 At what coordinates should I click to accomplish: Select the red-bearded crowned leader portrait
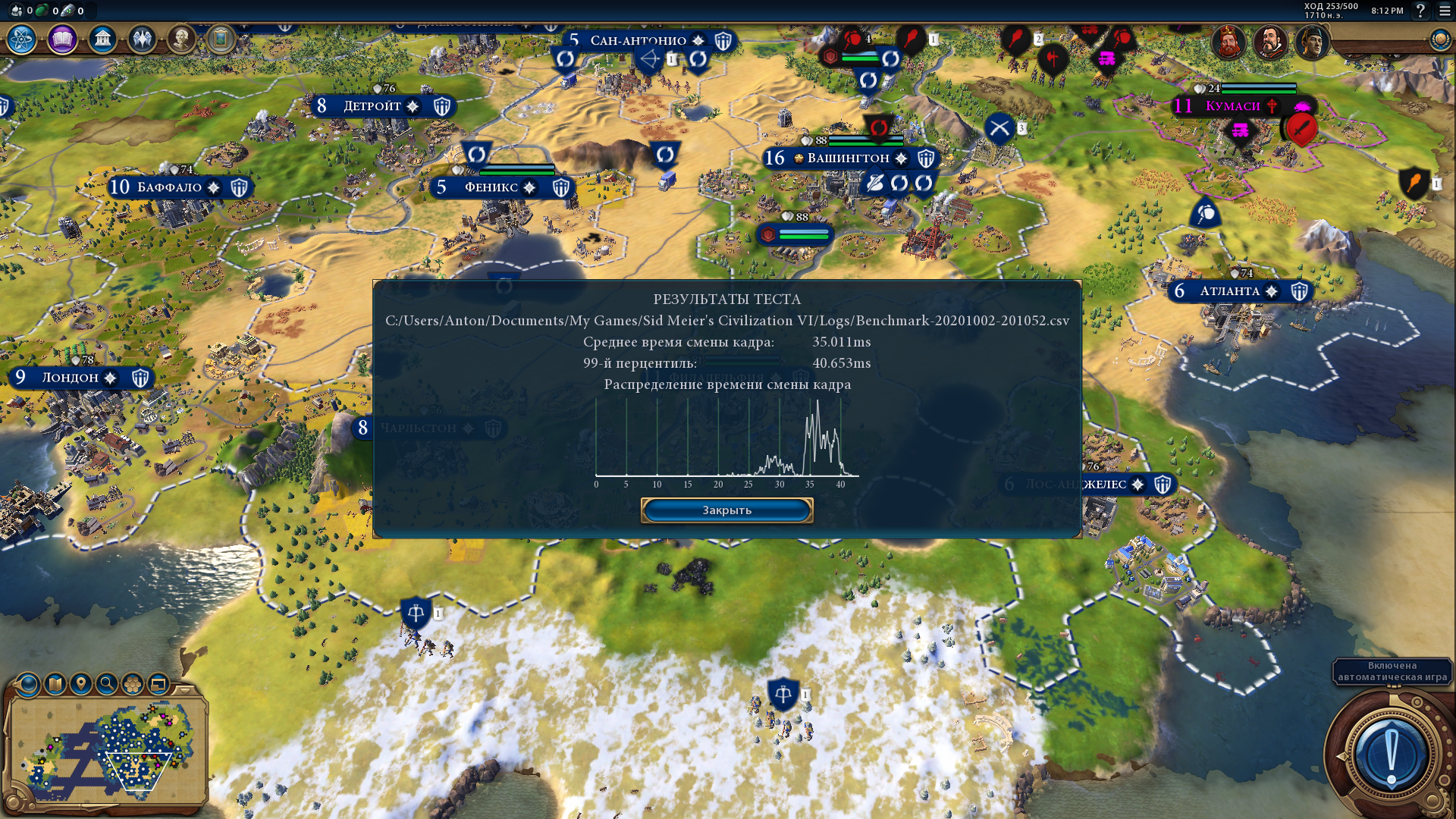(1228, 42)
